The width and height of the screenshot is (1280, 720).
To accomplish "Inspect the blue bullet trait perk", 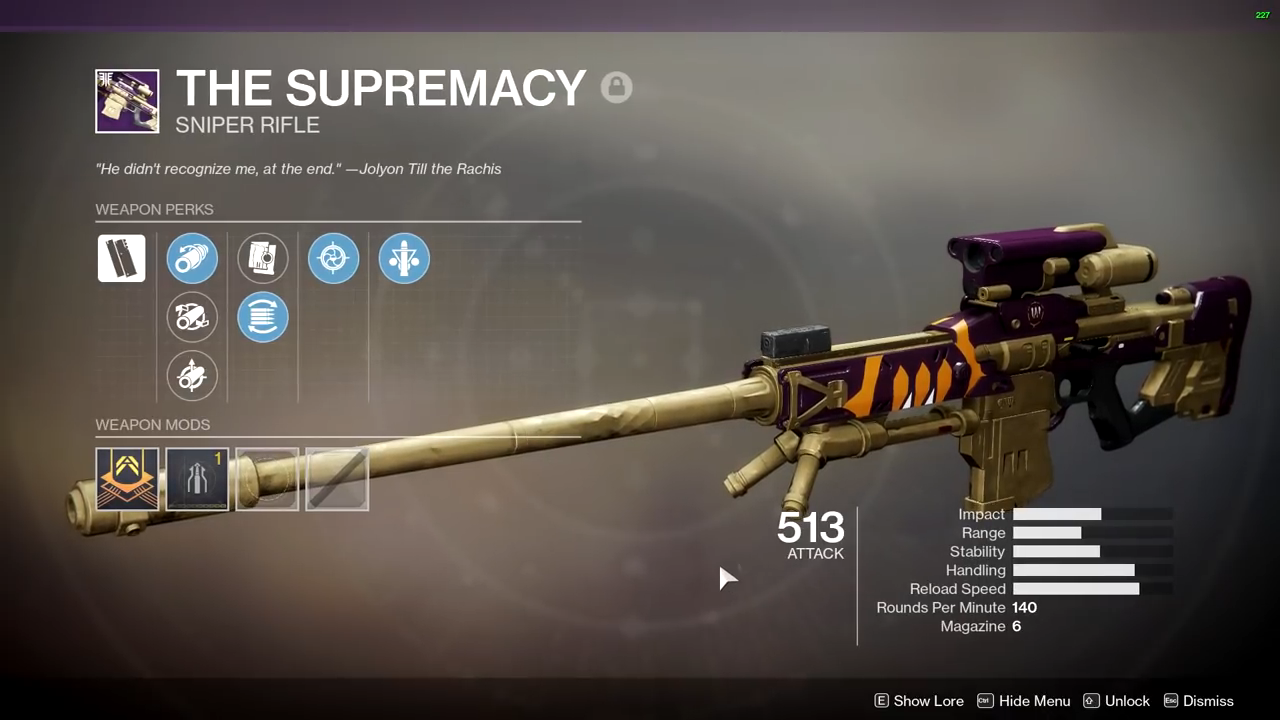I will coord(404,258).
